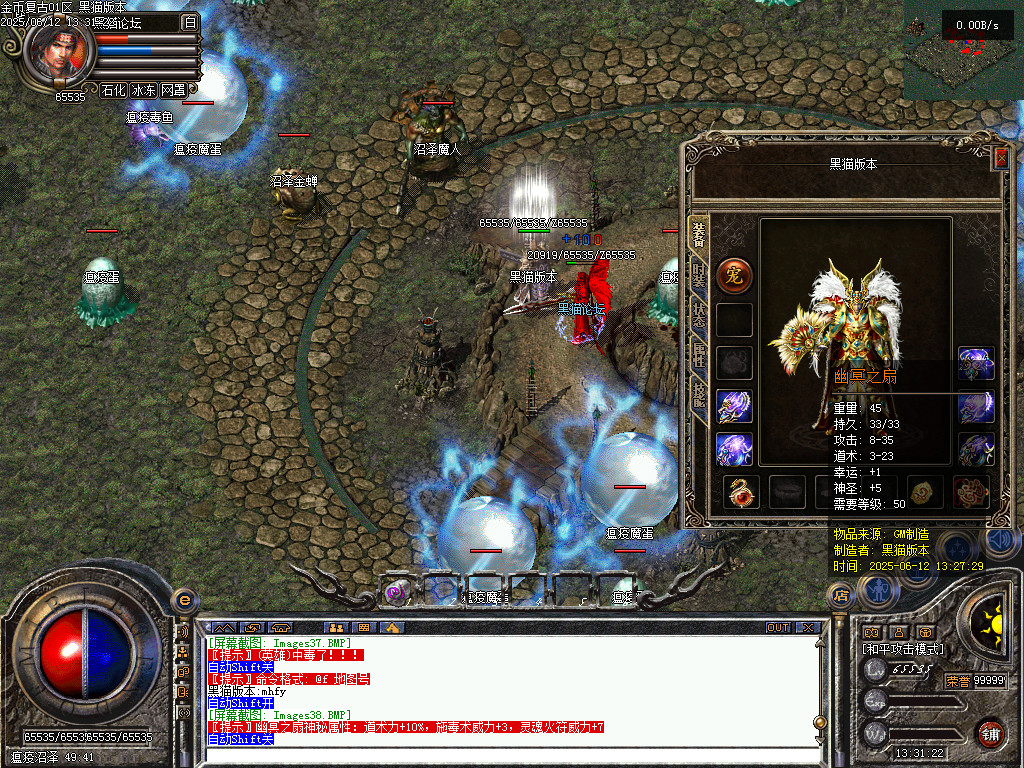Show the 技能 skills tab
Image resolution: width=1024 pixels, height=768 pixels.
click(698, 397)
